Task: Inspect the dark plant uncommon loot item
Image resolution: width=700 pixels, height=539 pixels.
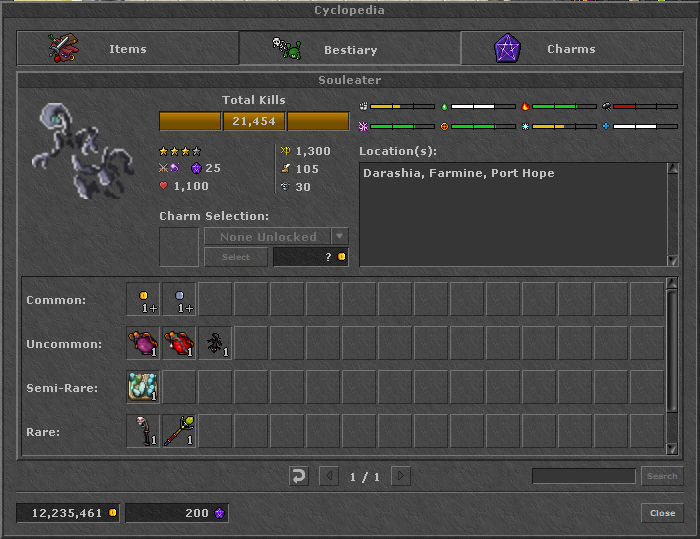Action: (215, 343)
